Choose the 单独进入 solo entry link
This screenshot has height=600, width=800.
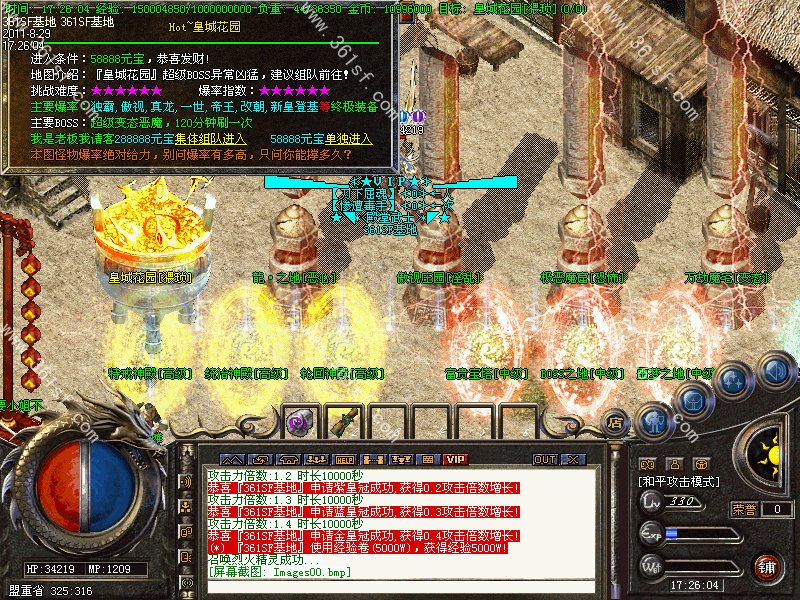click(x=345, y=138)
